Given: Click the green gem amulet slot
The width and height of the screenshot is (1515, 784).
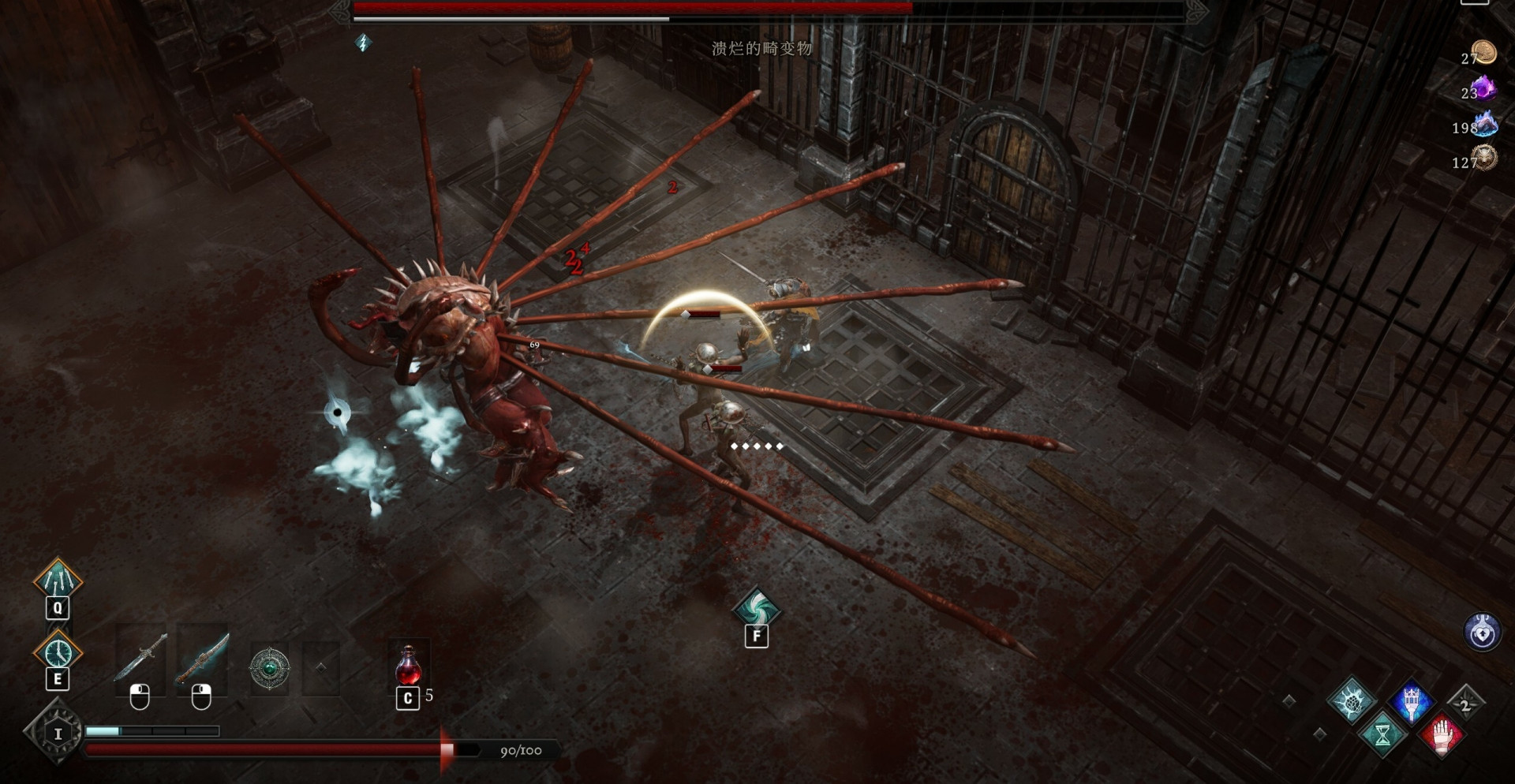Looking at the screenshot, I should [x=269, y=669].
